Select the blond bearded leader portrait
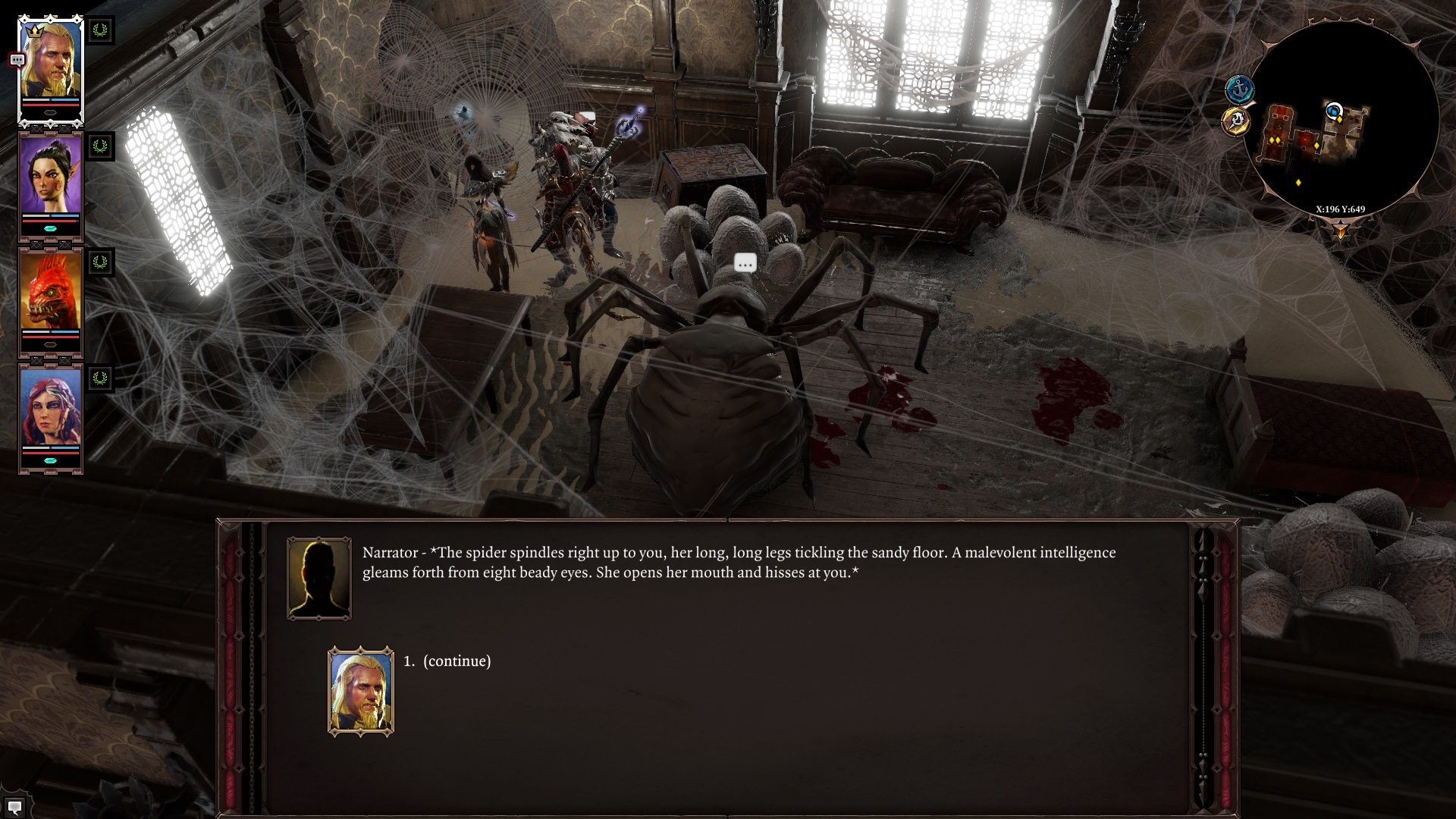1456x819 pixels. (51, 64)
